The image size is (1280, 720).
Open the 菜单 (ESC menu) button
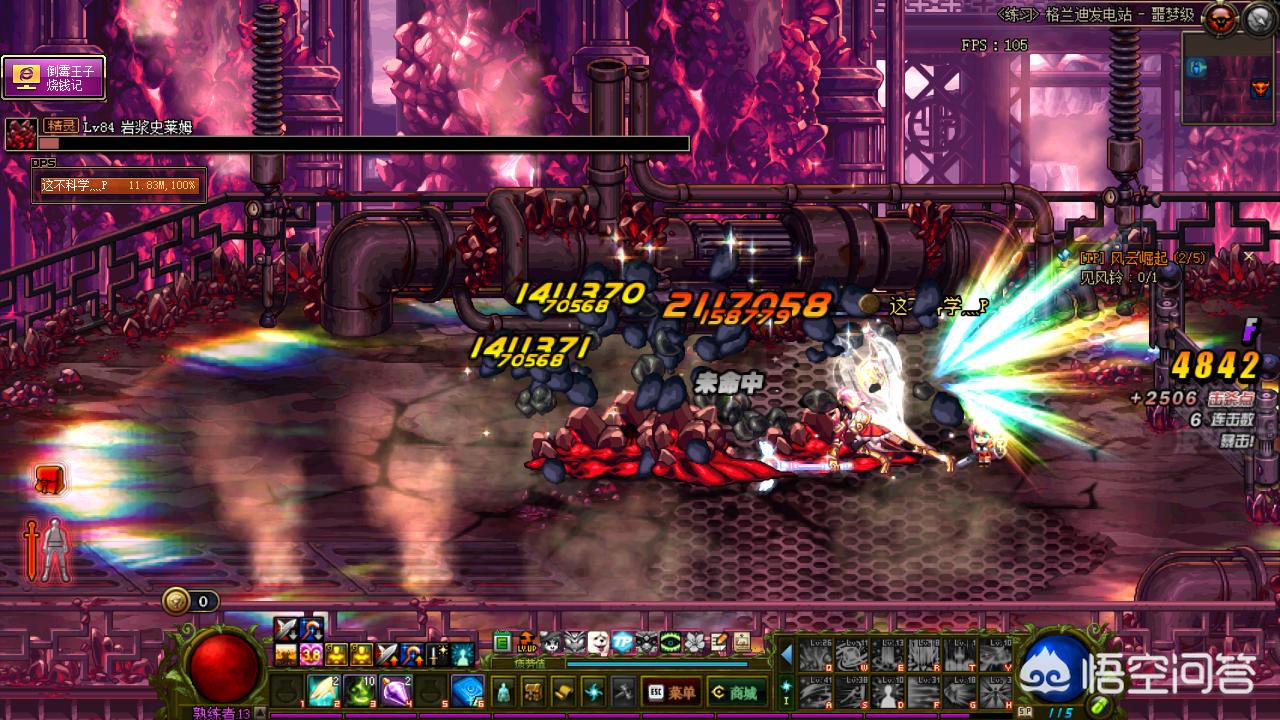click(671, 691)
